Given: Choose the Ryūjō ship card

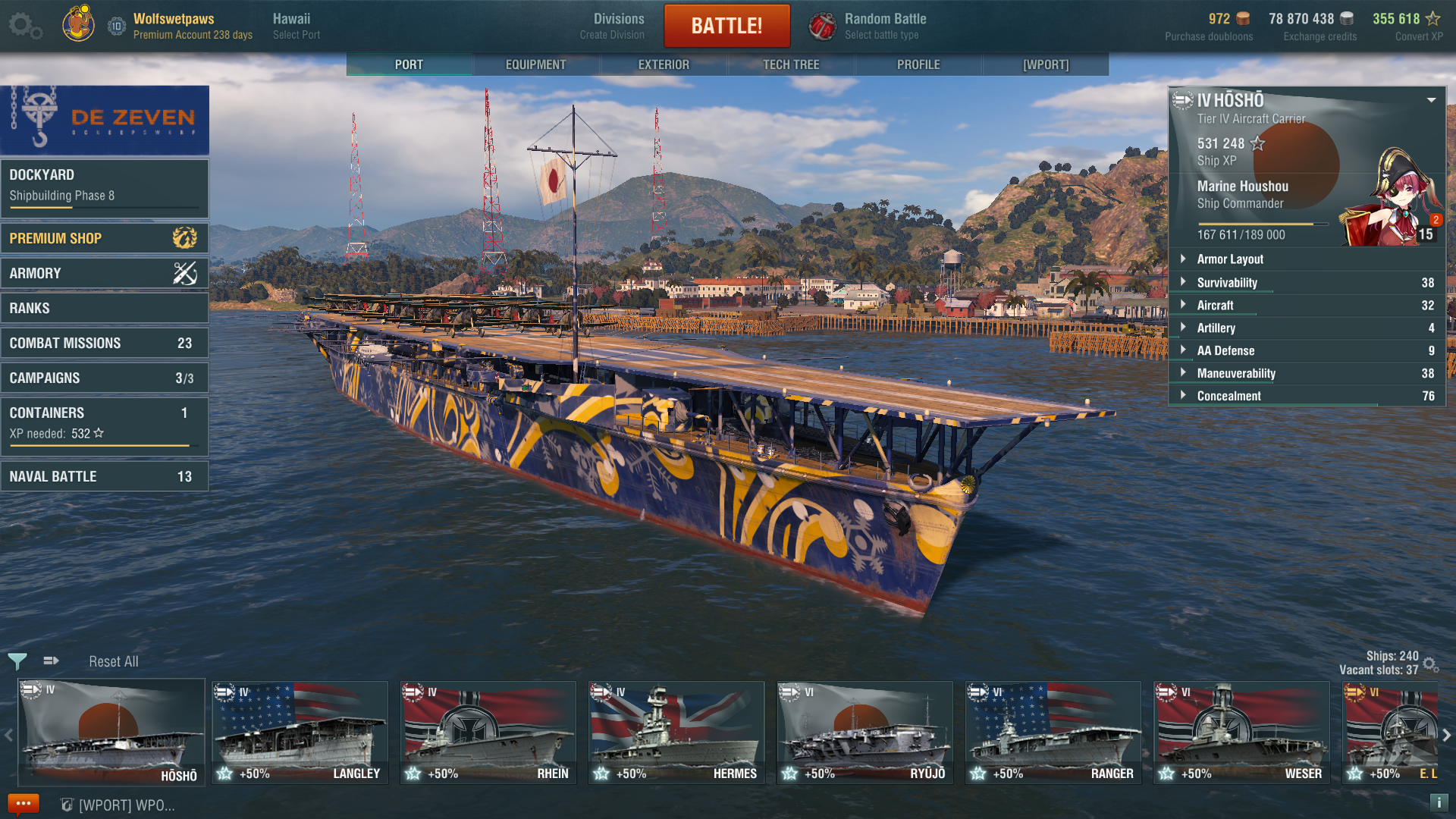Looking at the screenshot, I should (864, 733).
